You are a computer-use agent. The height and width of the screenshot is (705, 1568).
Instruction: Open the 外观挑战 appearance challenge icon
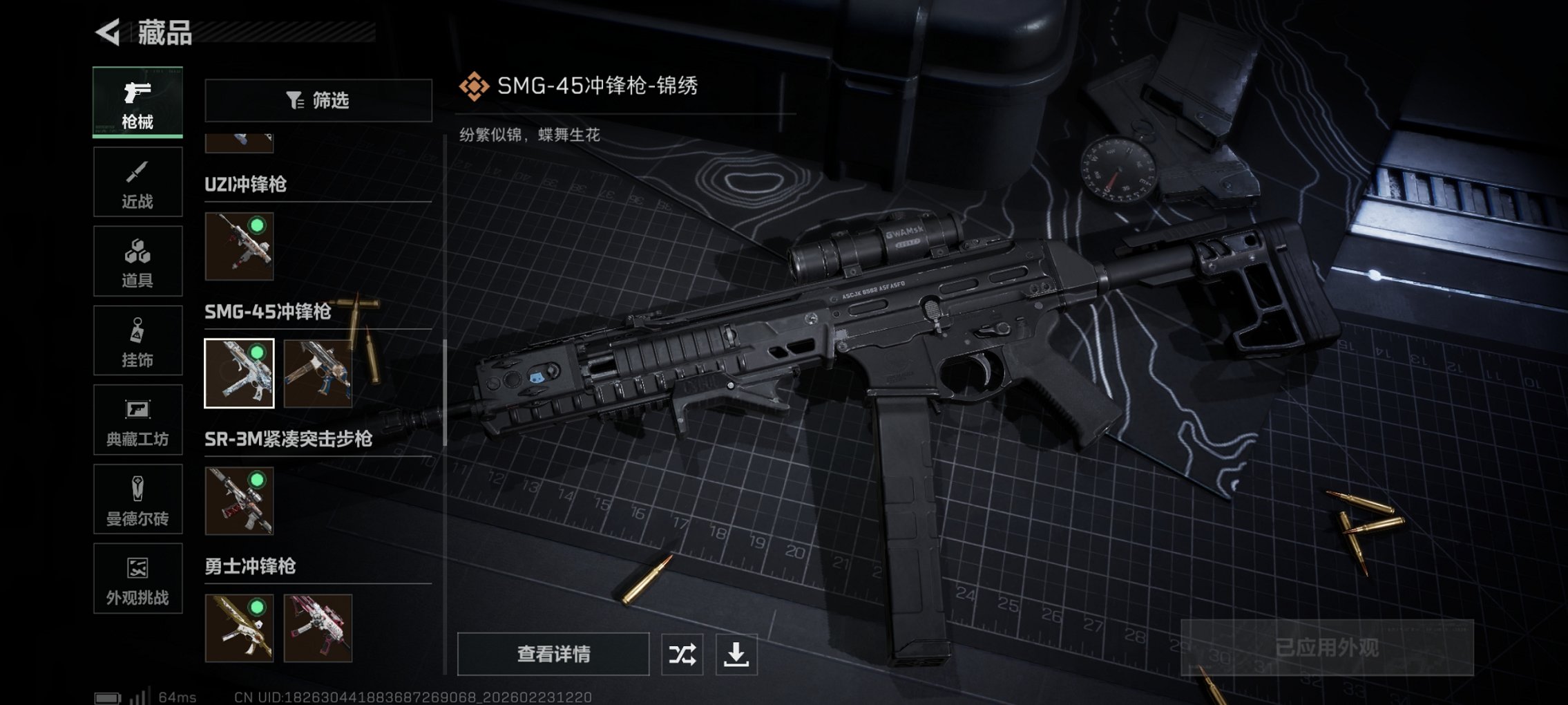(137, 579)
